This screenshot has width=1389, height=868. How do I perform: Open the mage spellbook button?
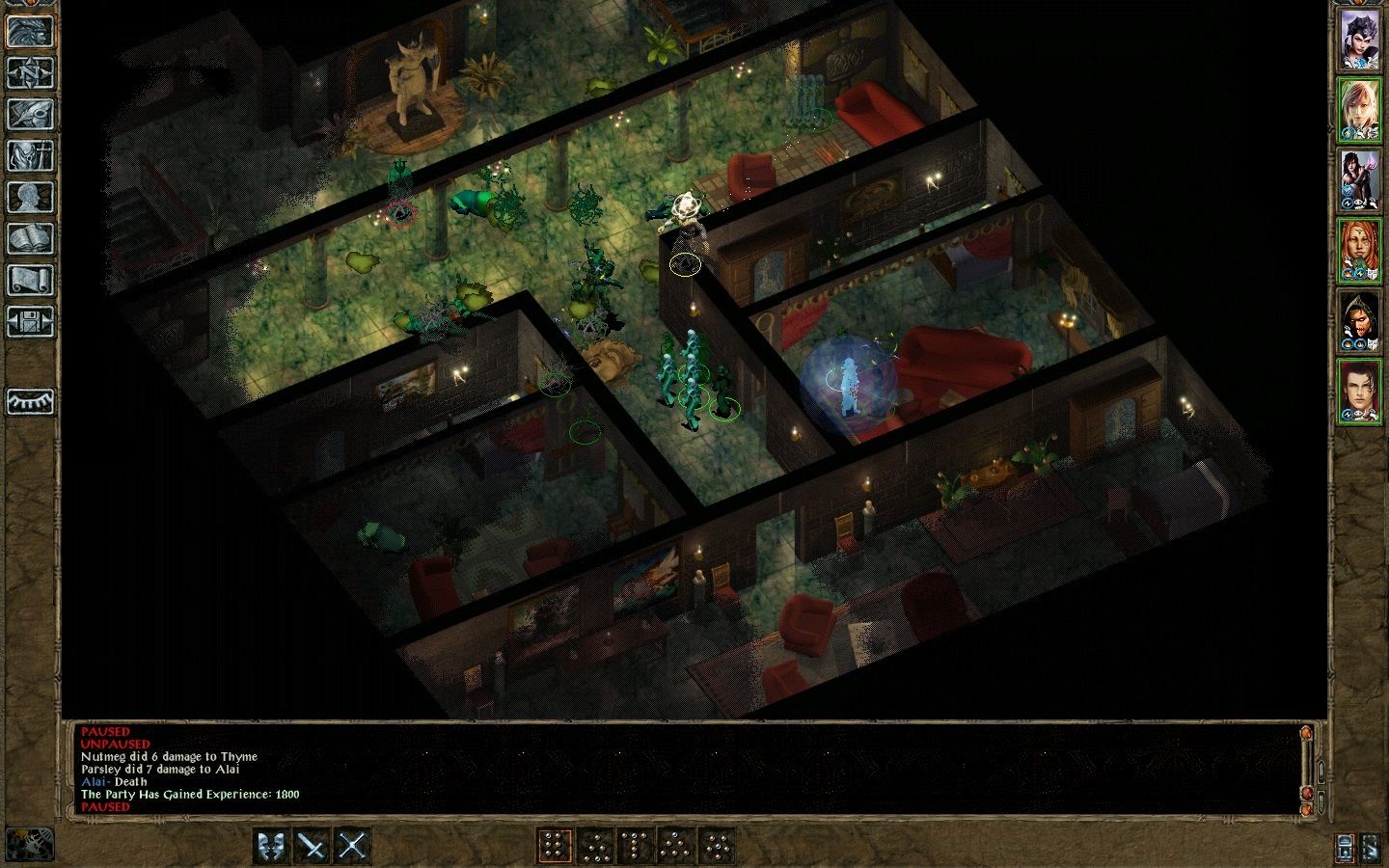[30, 238]
